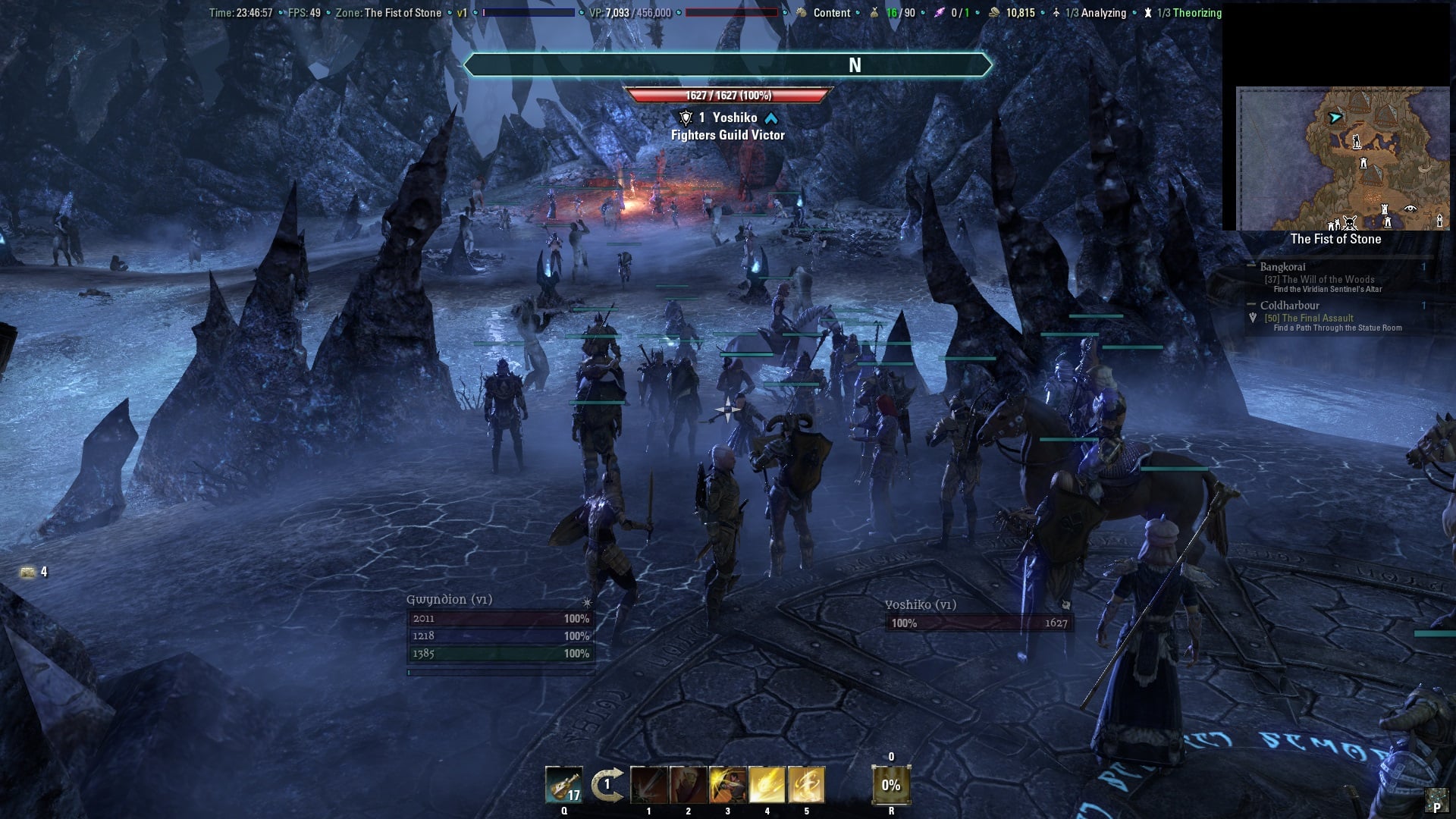
Task: Open the mail notification envelope icon
Action: pyautogui.click(x=28, y=572)
